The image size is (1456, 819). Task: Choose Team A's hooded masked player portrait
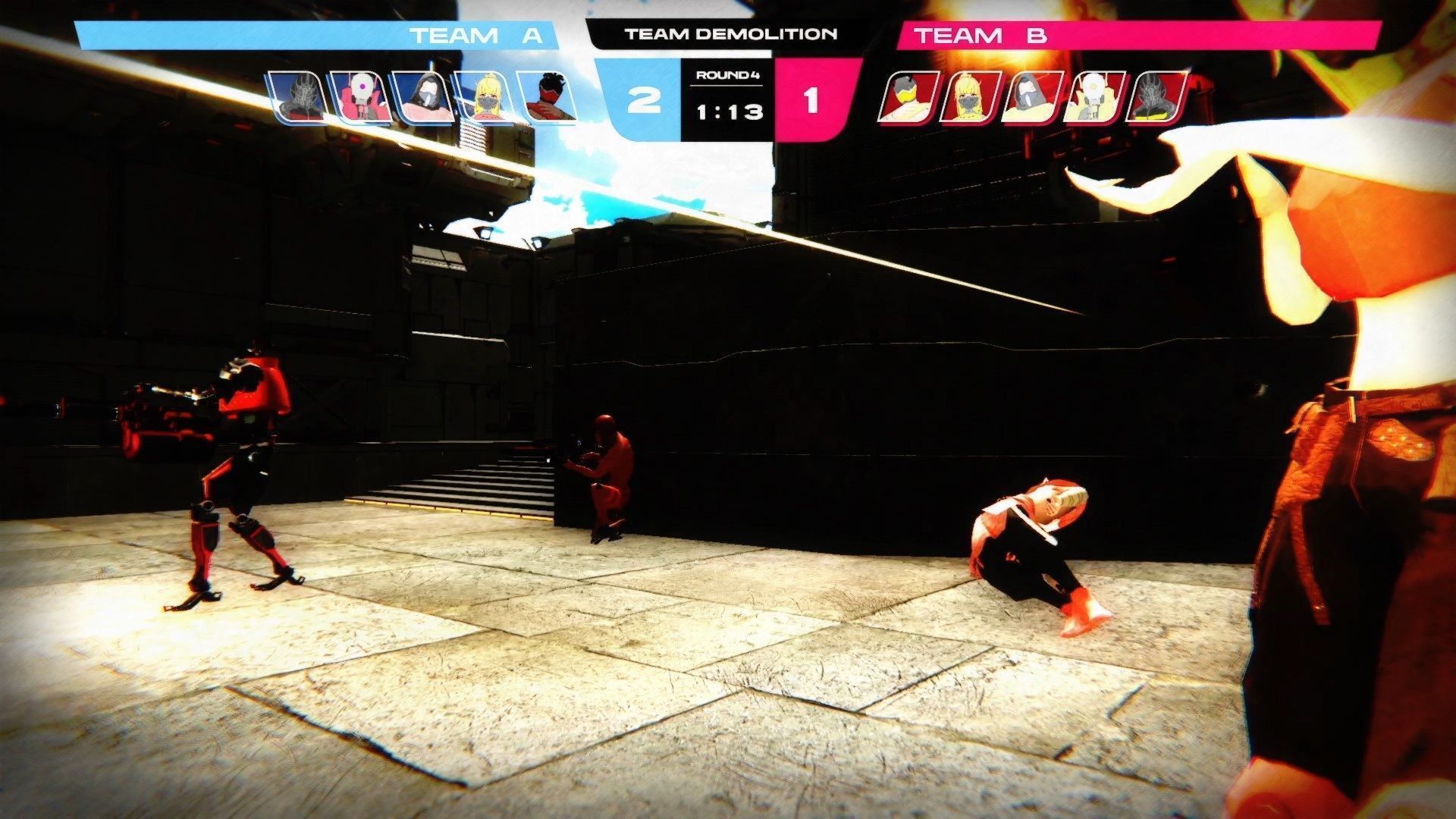point(424,97)
